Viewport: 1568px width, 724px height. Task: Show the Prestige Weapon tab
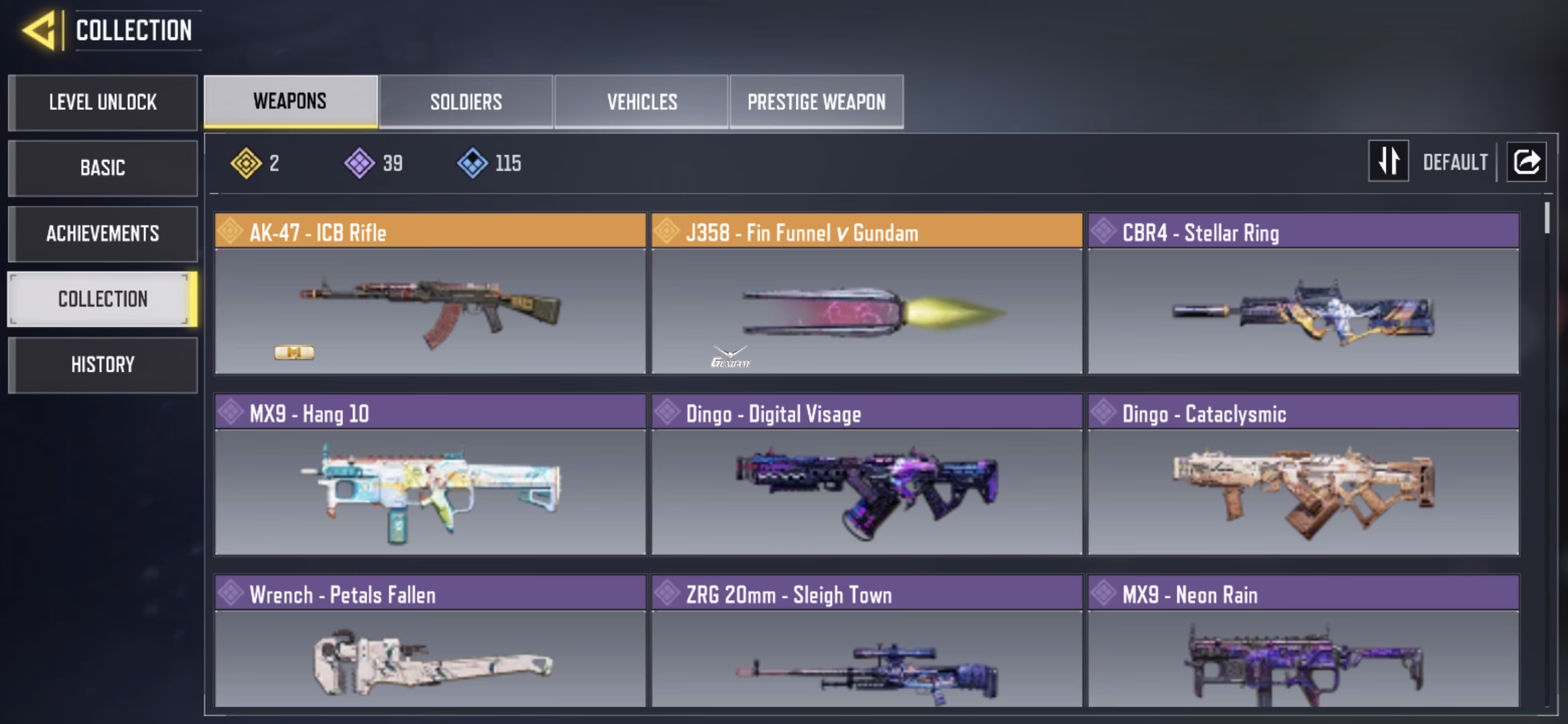pos(816,102)
